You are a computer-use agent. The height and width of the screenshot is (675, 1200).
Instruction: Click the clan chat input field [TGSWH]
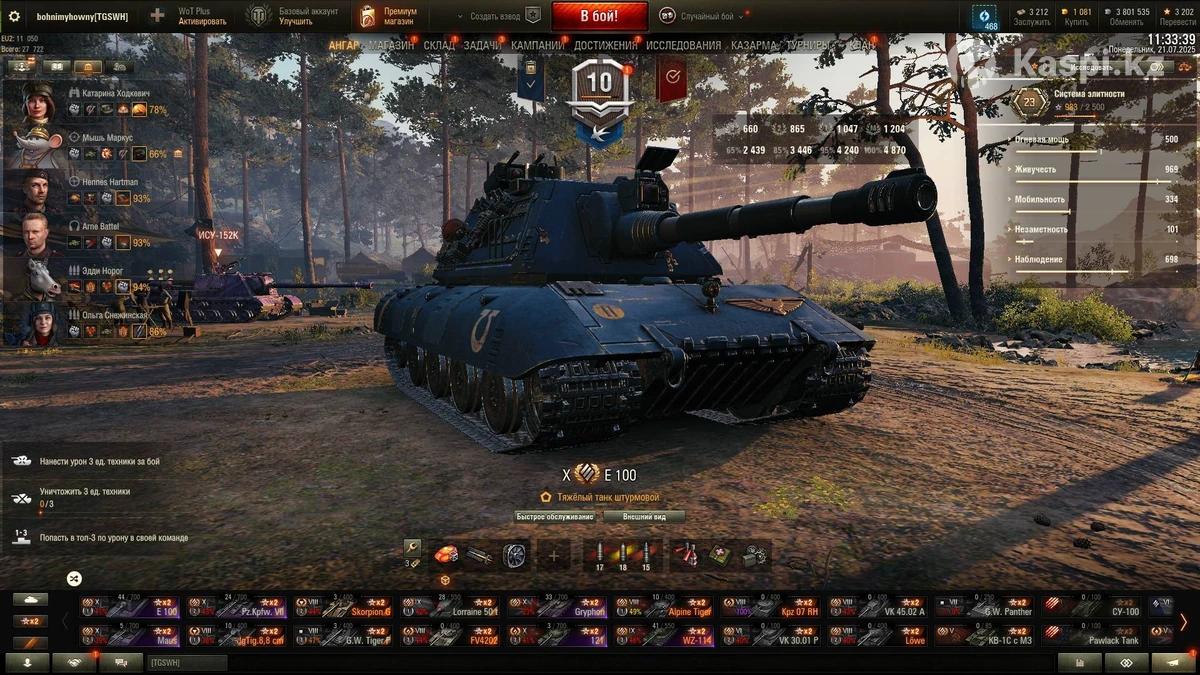pyautogui.click(x=187, y=662)
